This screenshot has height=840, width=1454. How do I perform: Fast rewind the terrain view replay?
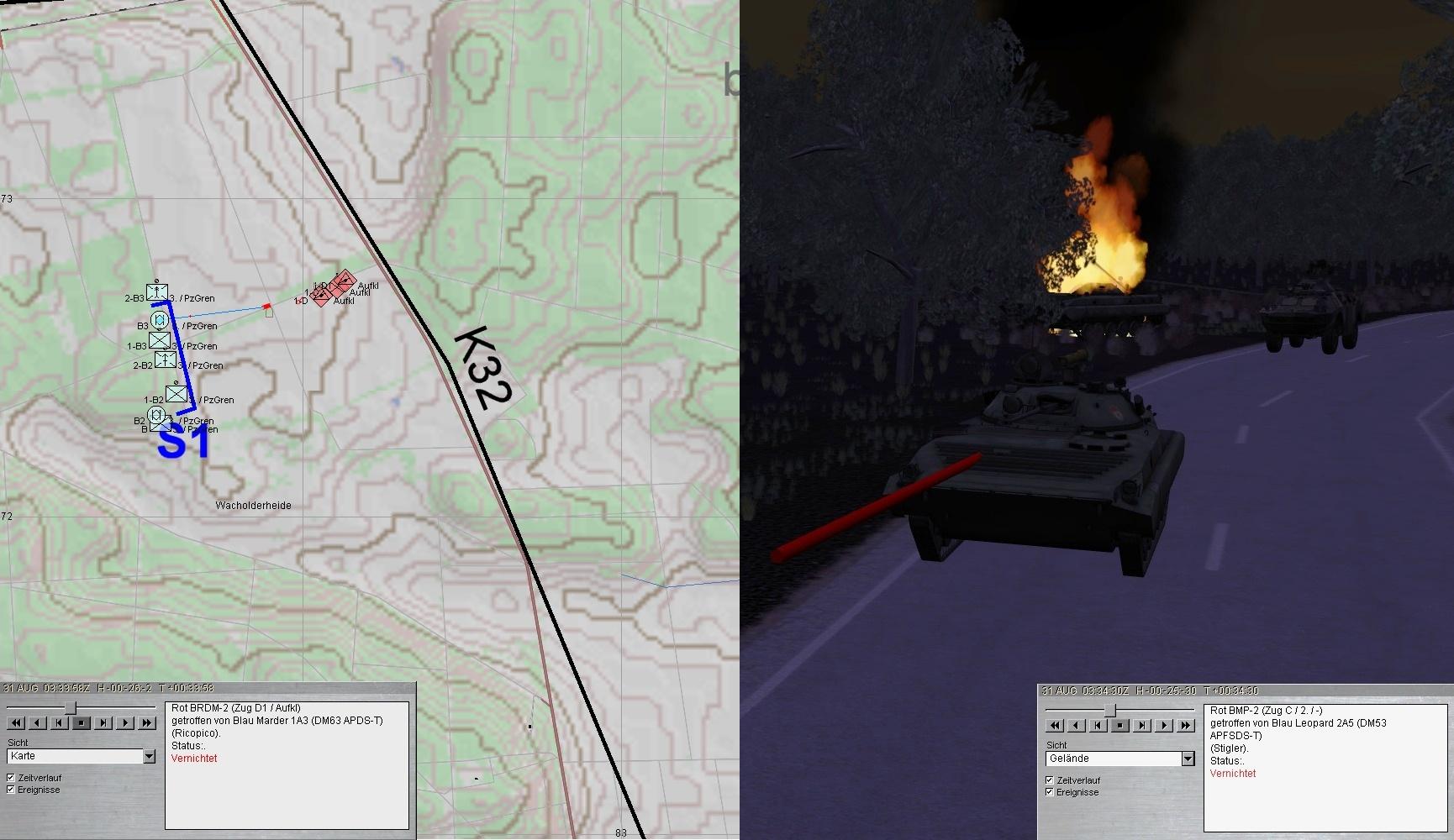click(x=1055, y=725)
